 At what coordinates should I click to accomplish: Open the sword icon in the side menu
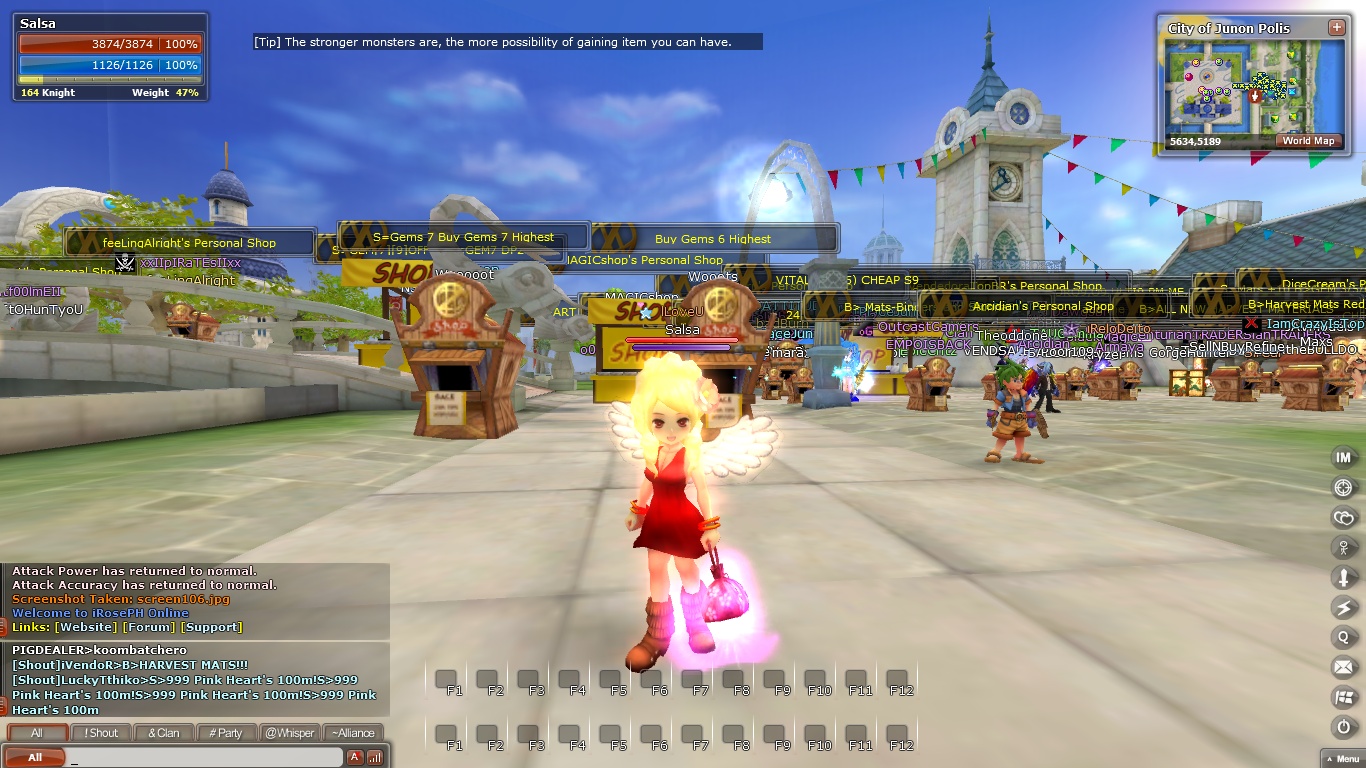pyautogui.click(x=1343, y=577)
